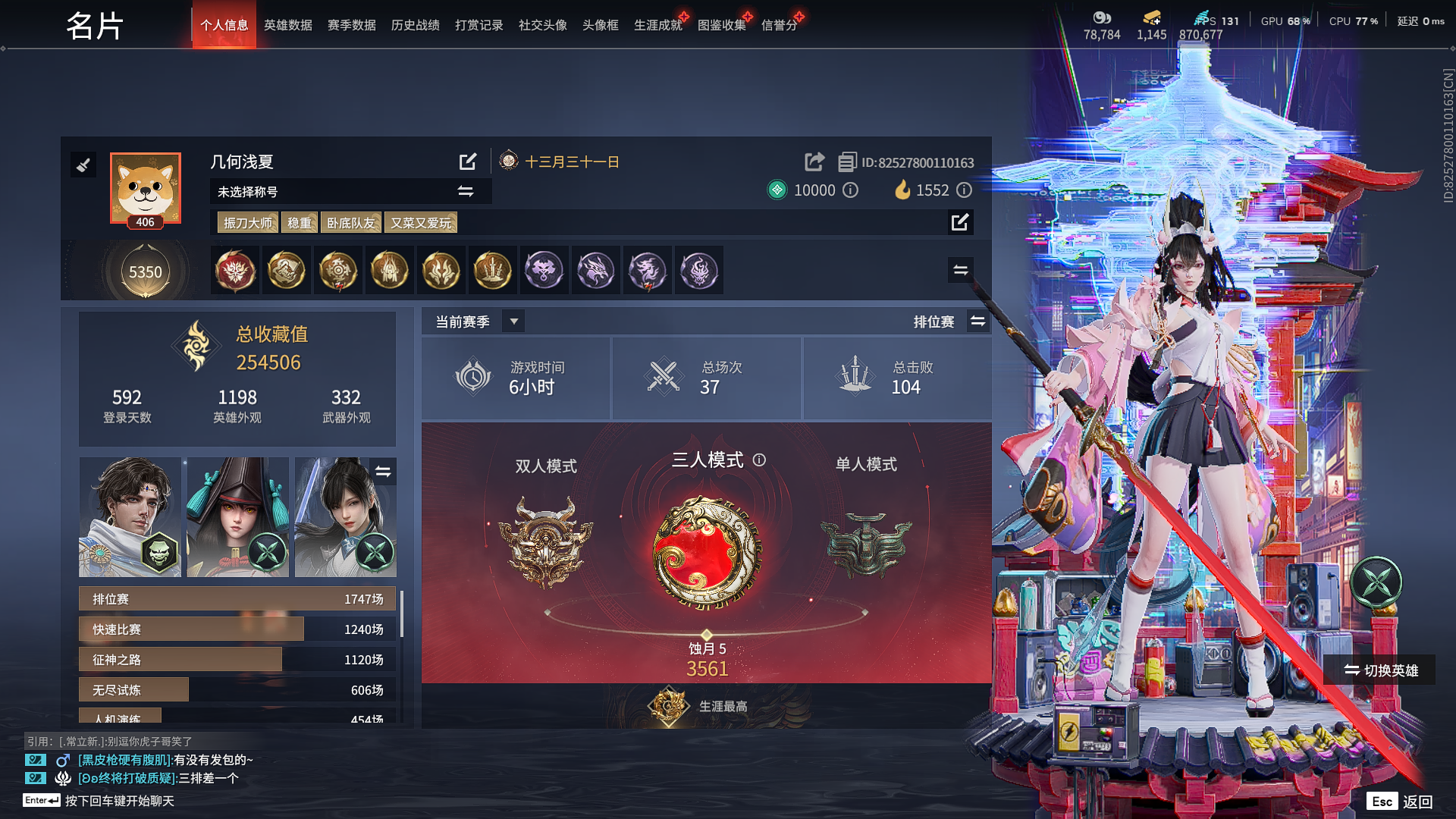Open the 排位赛 mode switcher
Viewport: 1456px width, 819px height.
pyautogui.click(x=977, y=321)
